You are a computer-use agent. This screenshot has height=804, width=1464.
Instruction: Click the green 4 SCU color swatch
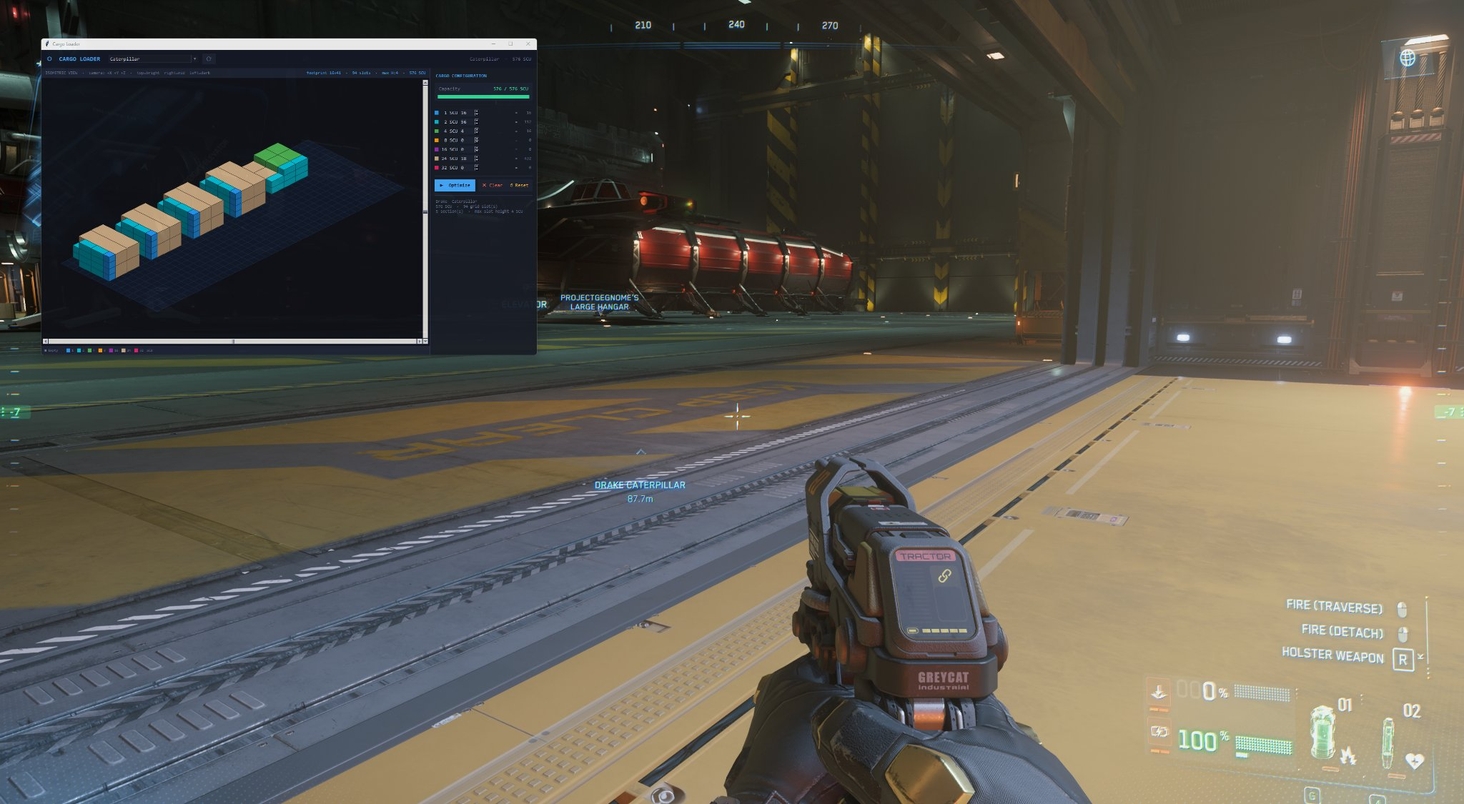[436, 131]
